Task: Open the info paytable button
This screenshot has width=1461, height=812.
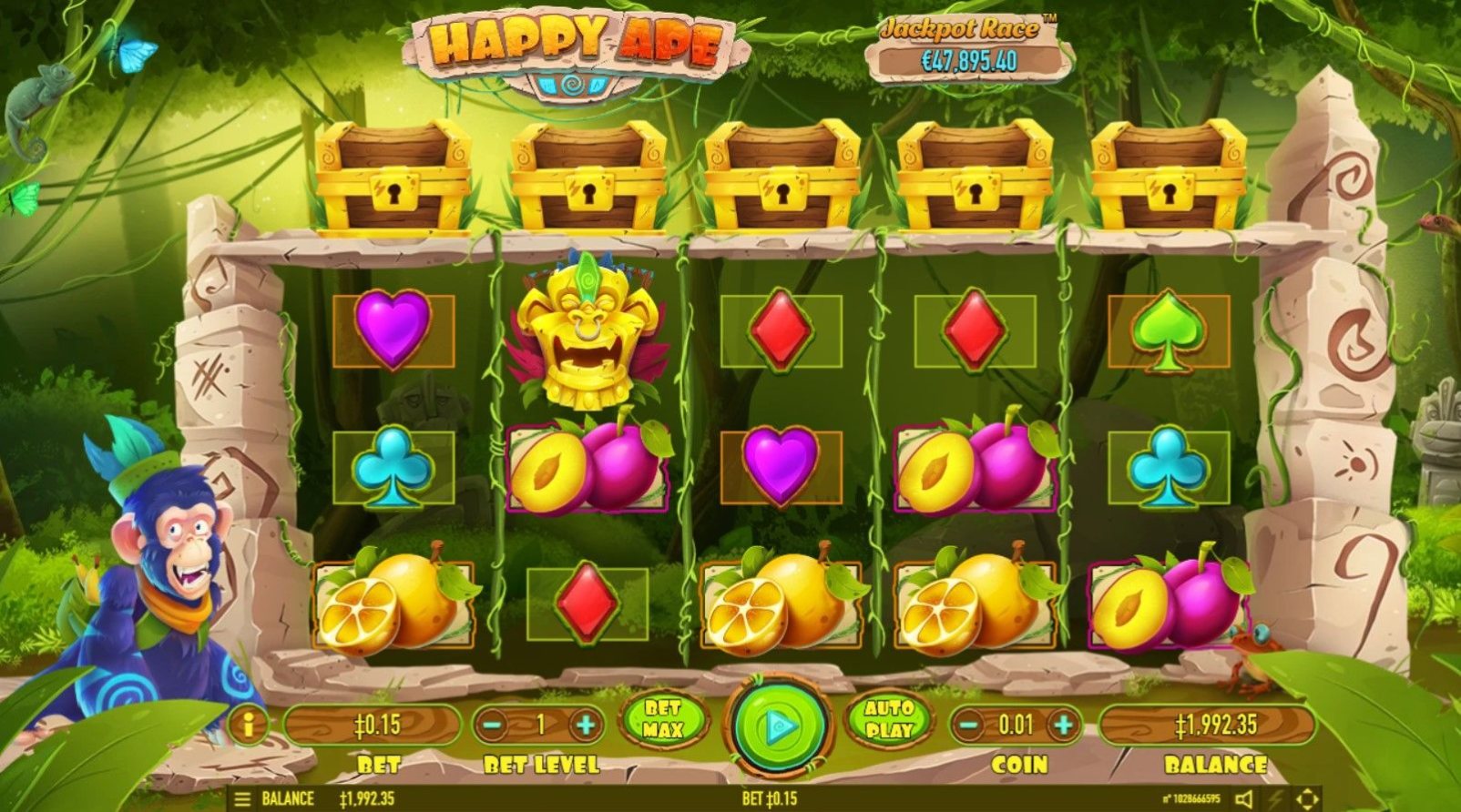Action: (247, 726)
